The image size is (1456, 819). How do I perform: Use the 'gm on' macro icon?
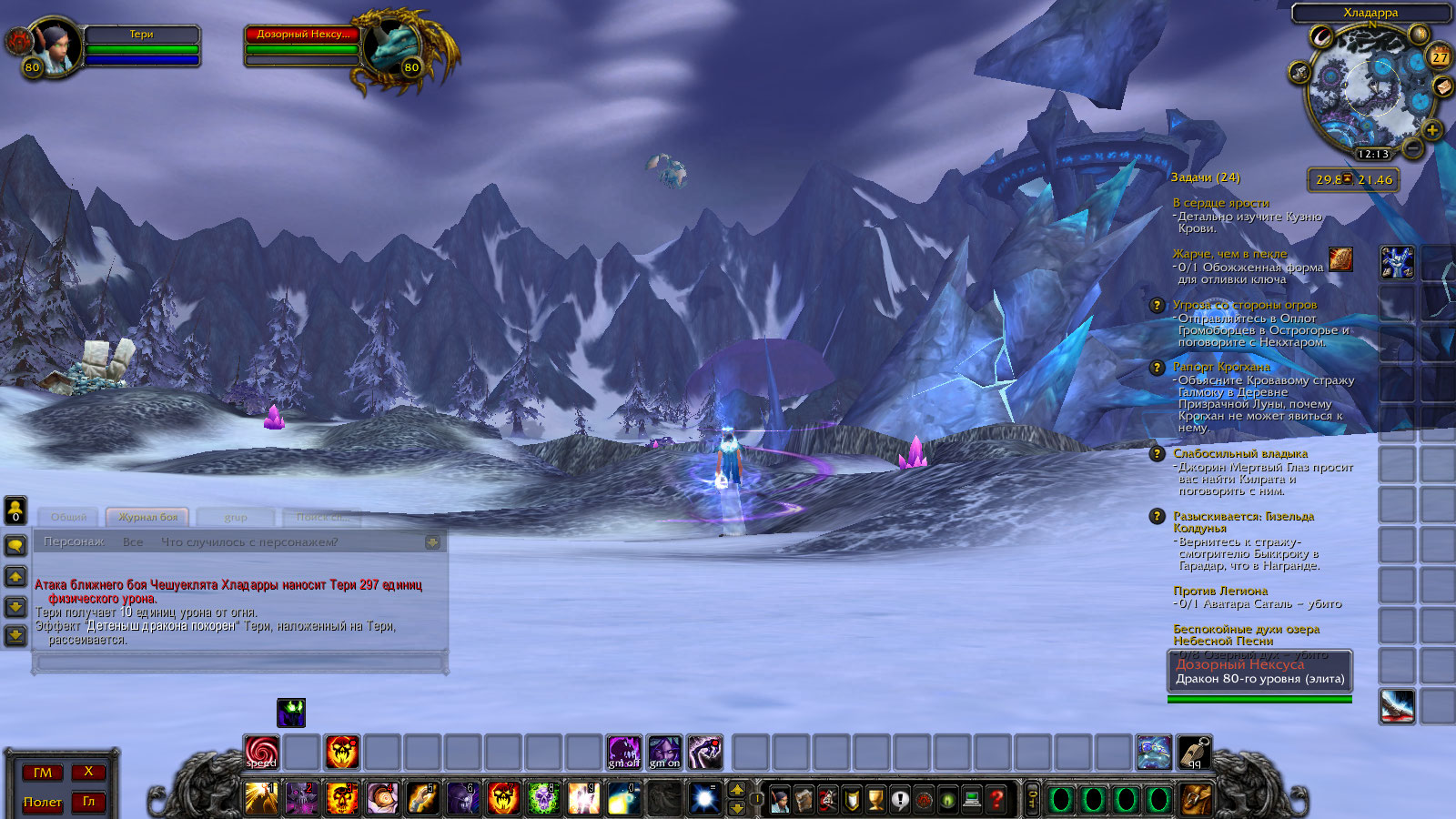tap(664, 752)
